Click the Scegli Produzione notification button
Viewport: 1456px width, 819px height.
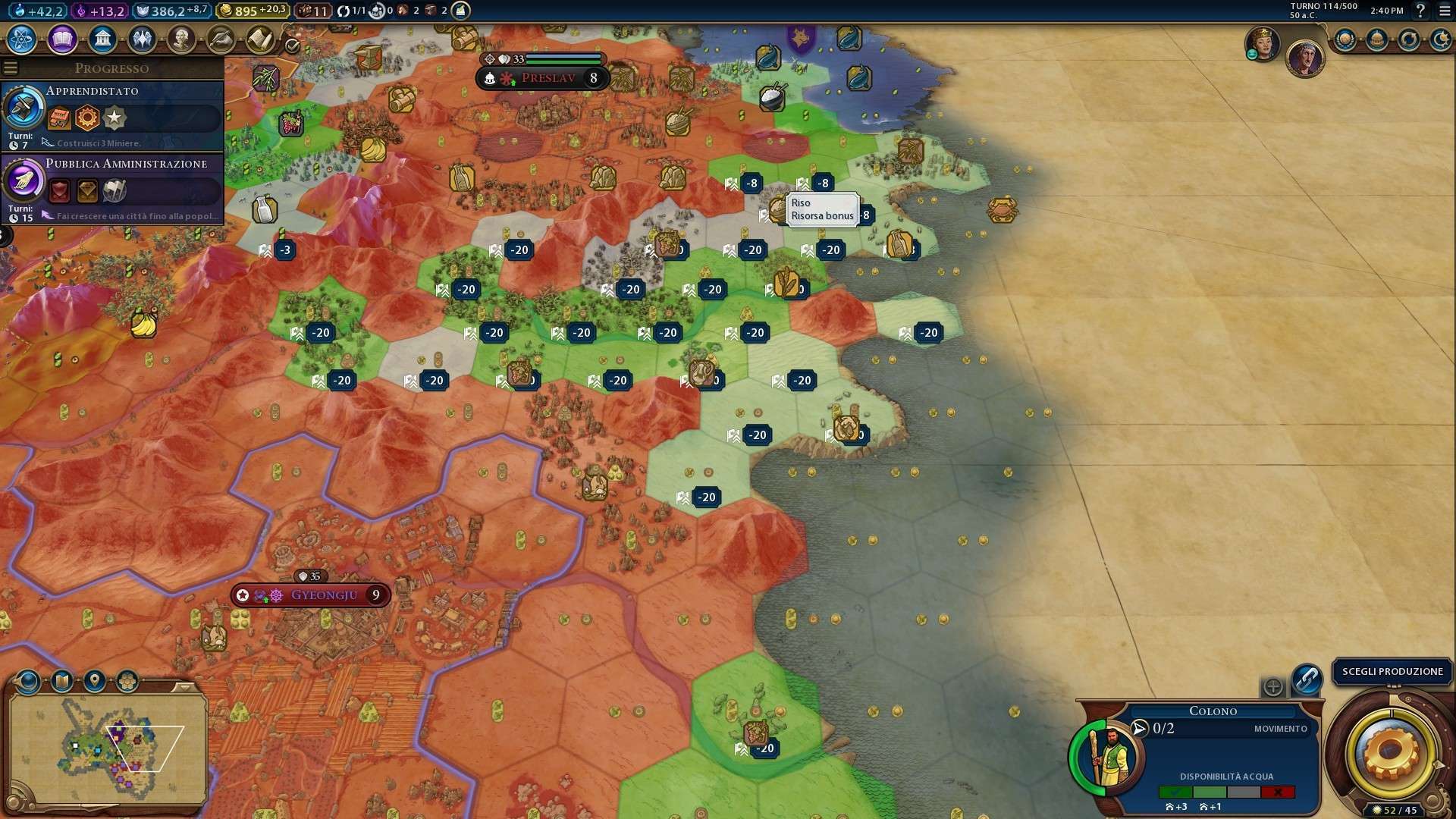point(1392,672)
